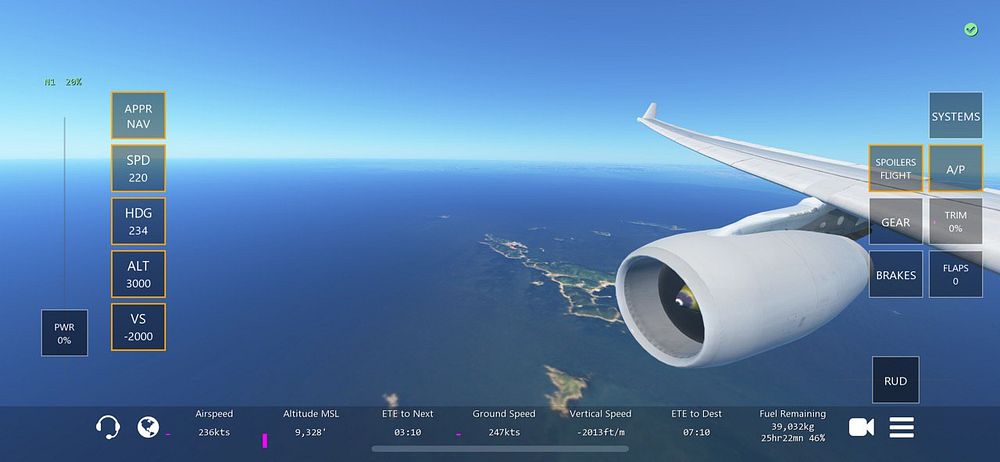Switch camera view with the camera icon
This screenshot has width=1000, height=462.
[861, 427]
